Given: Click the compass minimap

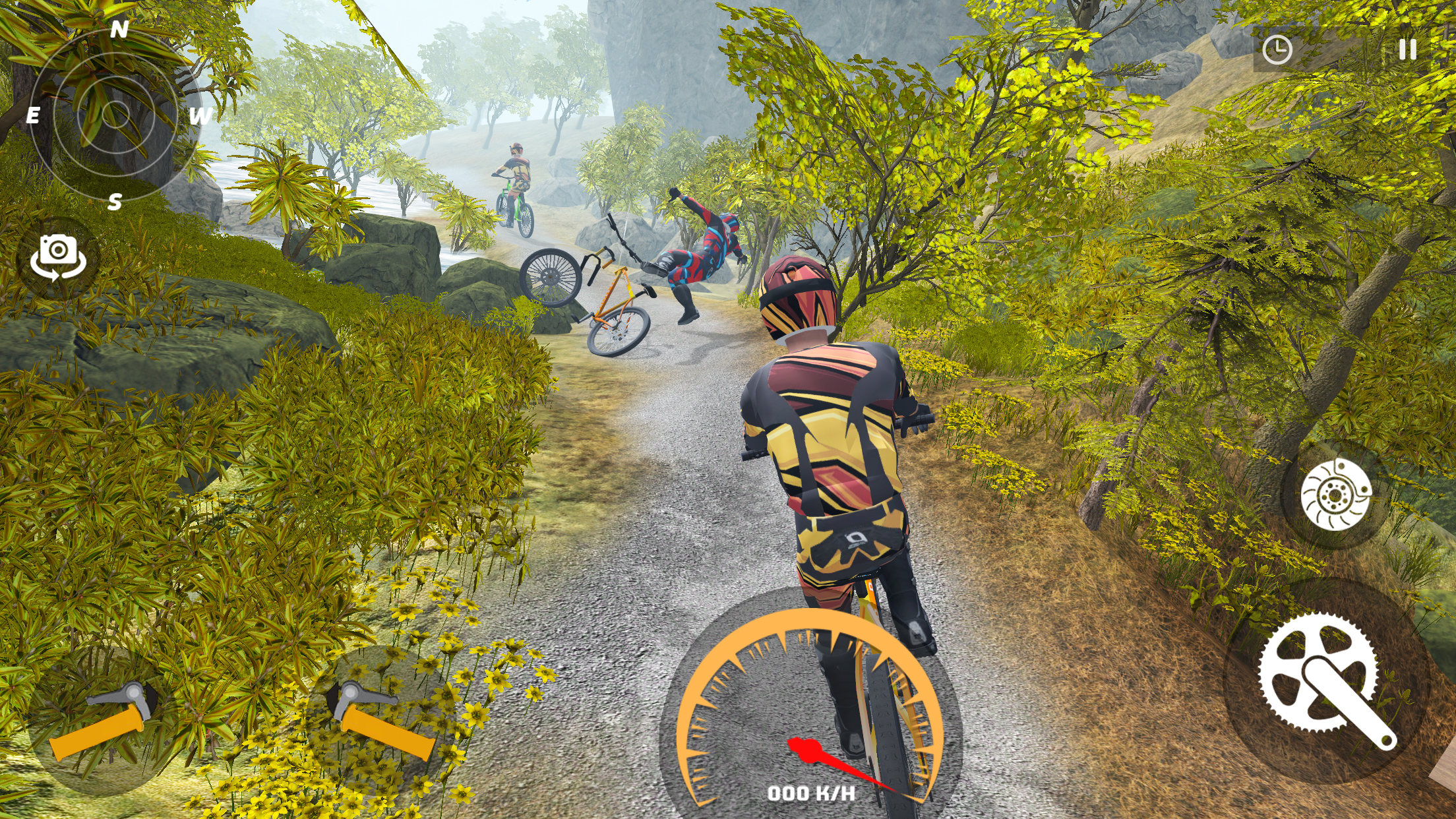Looking at the screenshot, I should pos(116,115).
